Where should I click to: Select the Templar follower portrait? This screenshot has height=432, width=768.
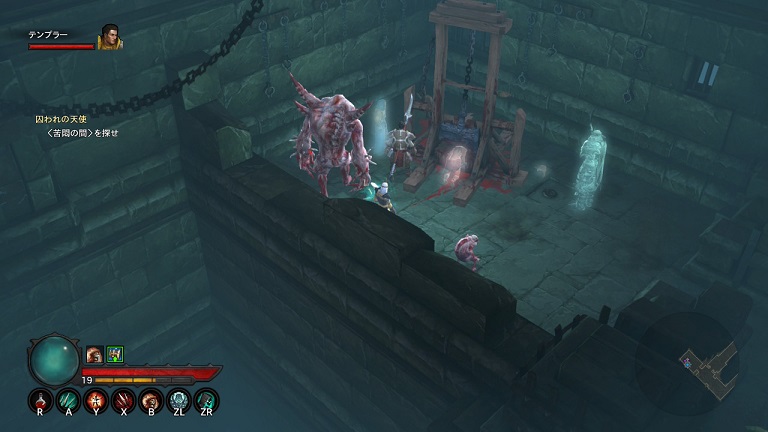pyautogui.click(x=109, y=39)
